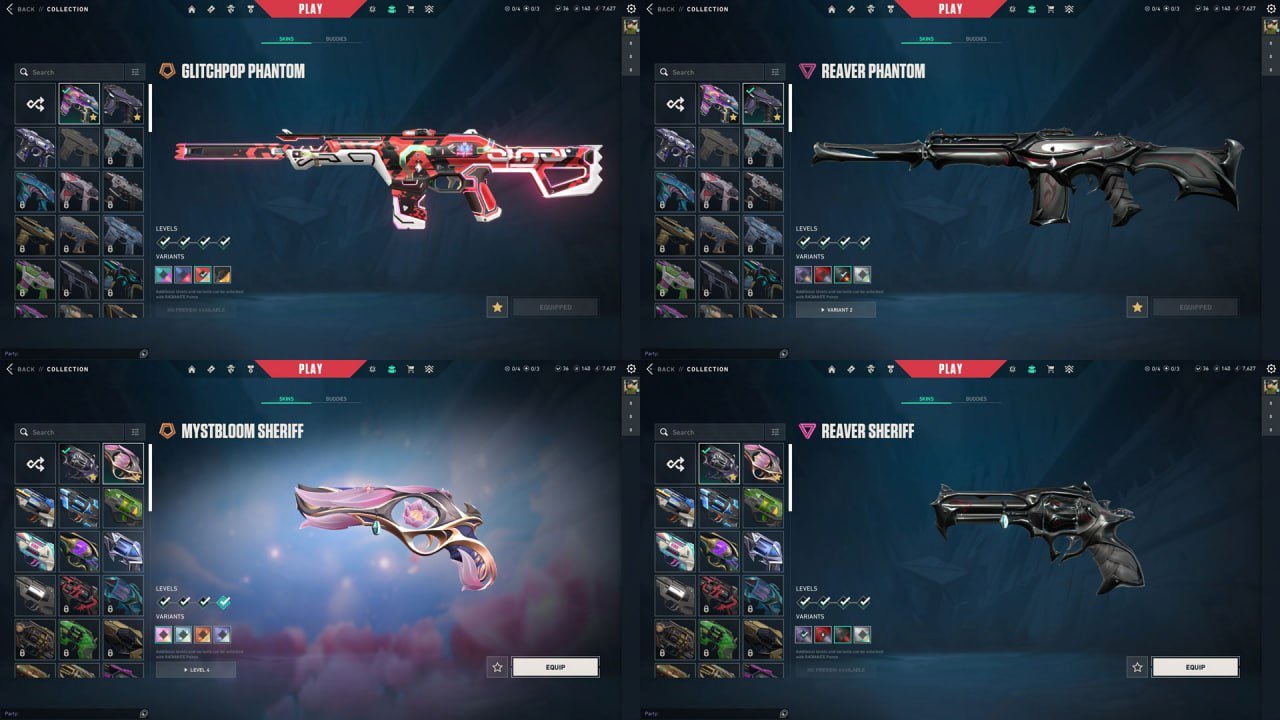Open Settings with the gear icon top-right
This screenshot has width=1280, height=720.
pos(630,8)
